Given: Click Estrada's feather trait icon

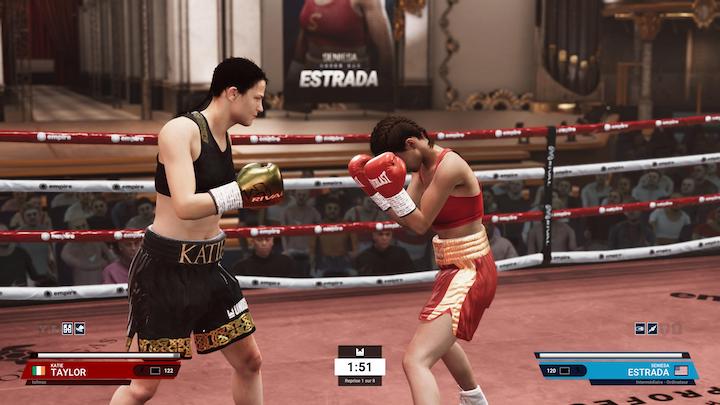Looking at the screenshot, I should tap(652, 328).
